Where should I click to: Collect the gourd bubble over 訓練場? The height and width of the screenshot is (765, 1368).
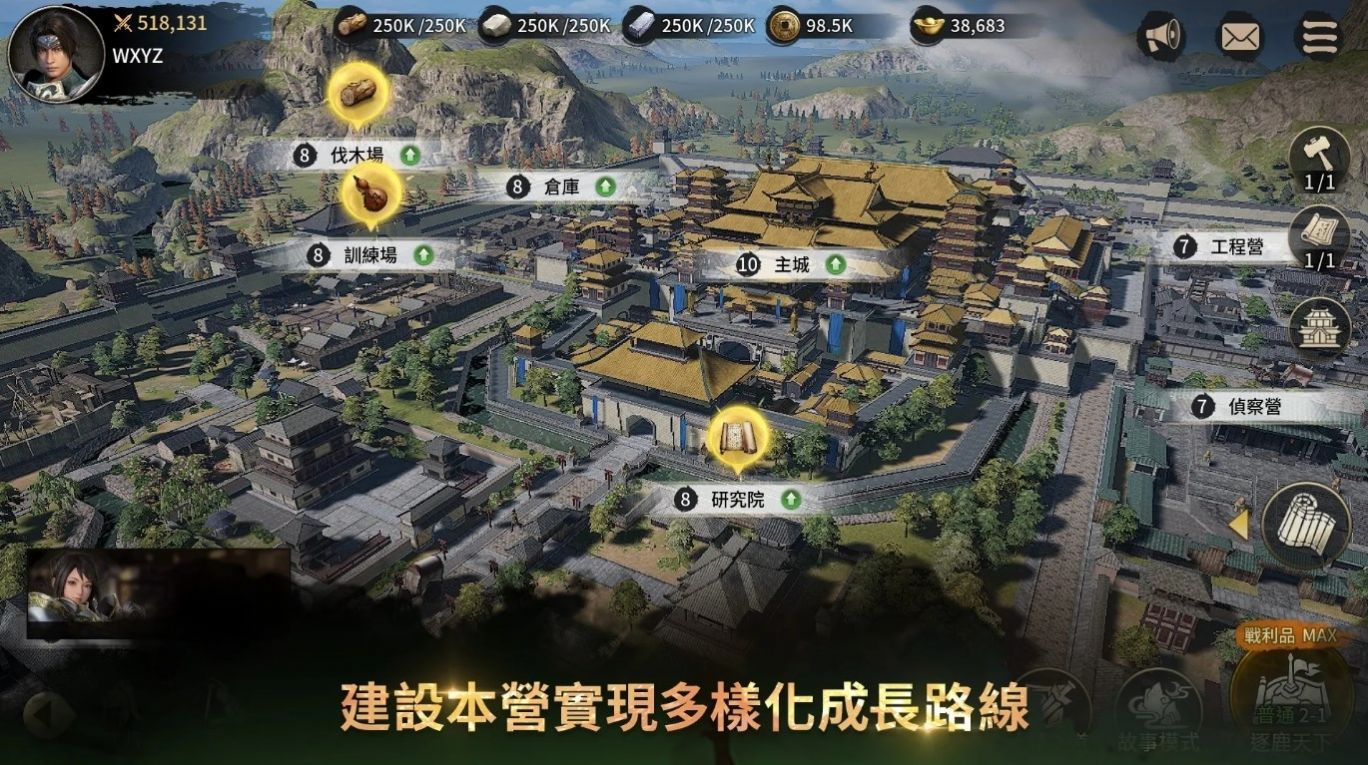(371, 194)
